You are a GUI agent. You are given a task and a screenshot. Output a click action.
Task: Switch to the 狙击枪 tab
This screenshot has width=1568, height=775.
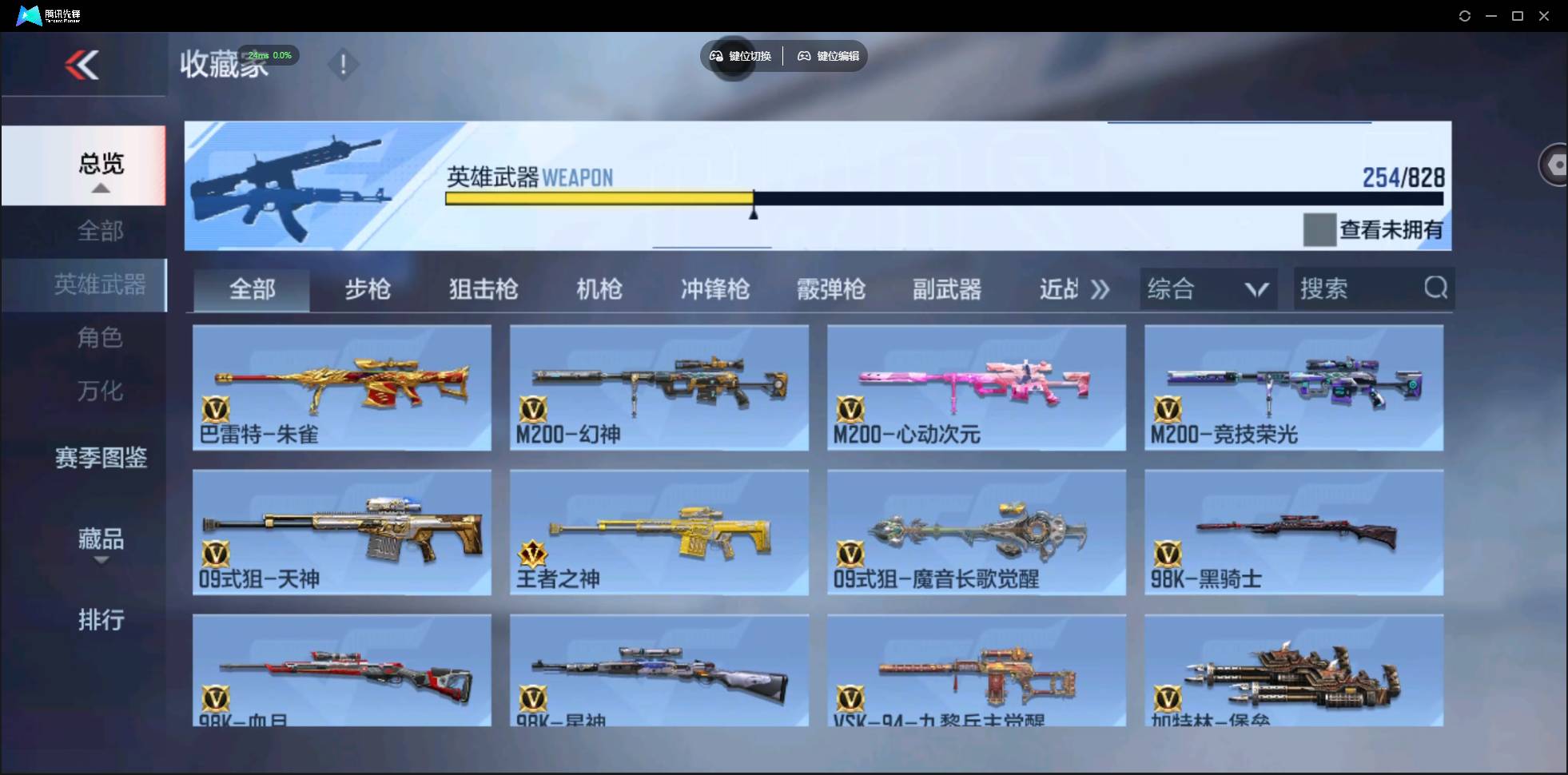[x=482, y=289]
